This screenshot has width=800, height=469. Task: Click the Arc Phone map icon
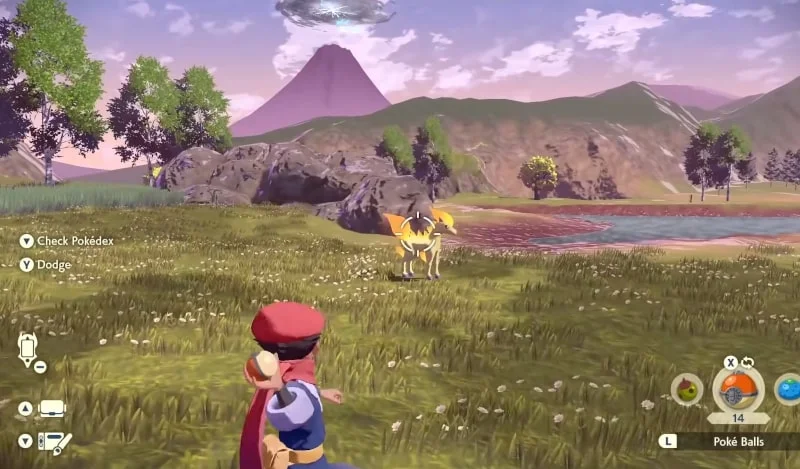[x=27, y=349]
